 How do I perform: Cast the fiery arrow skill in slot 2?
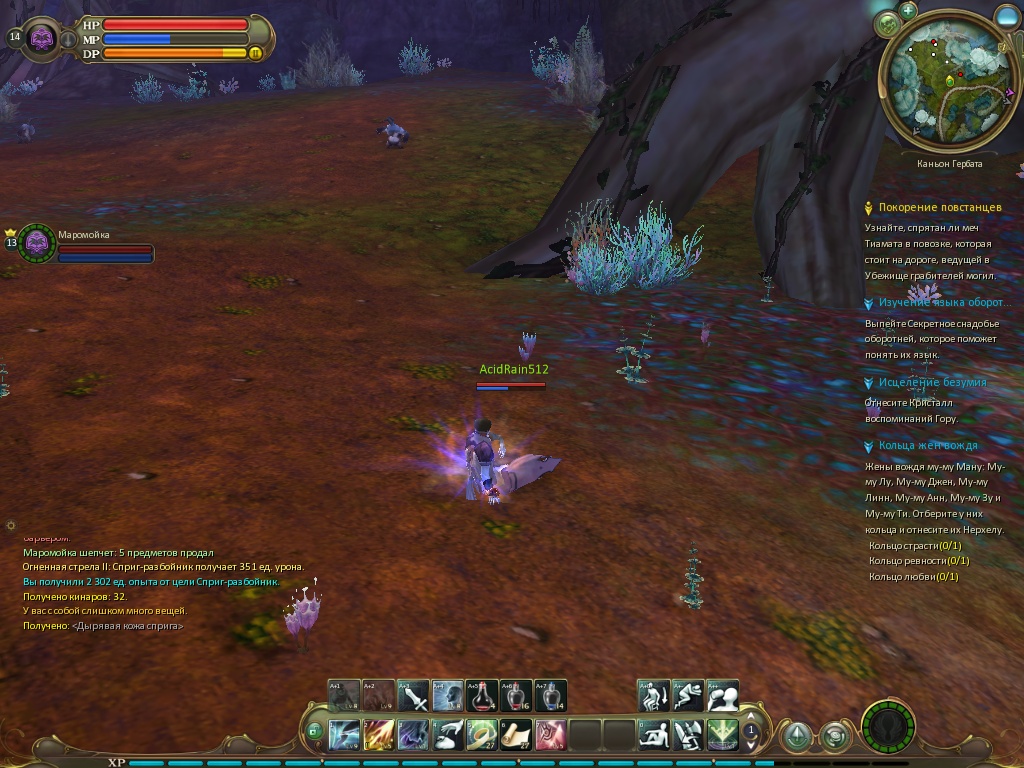coord(379,735)
